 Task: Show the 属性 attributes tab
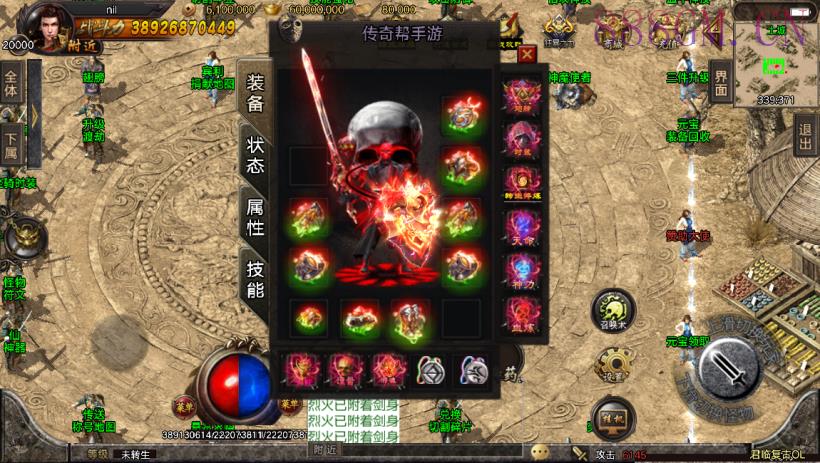pyautogui.click(x=254, y=215)
